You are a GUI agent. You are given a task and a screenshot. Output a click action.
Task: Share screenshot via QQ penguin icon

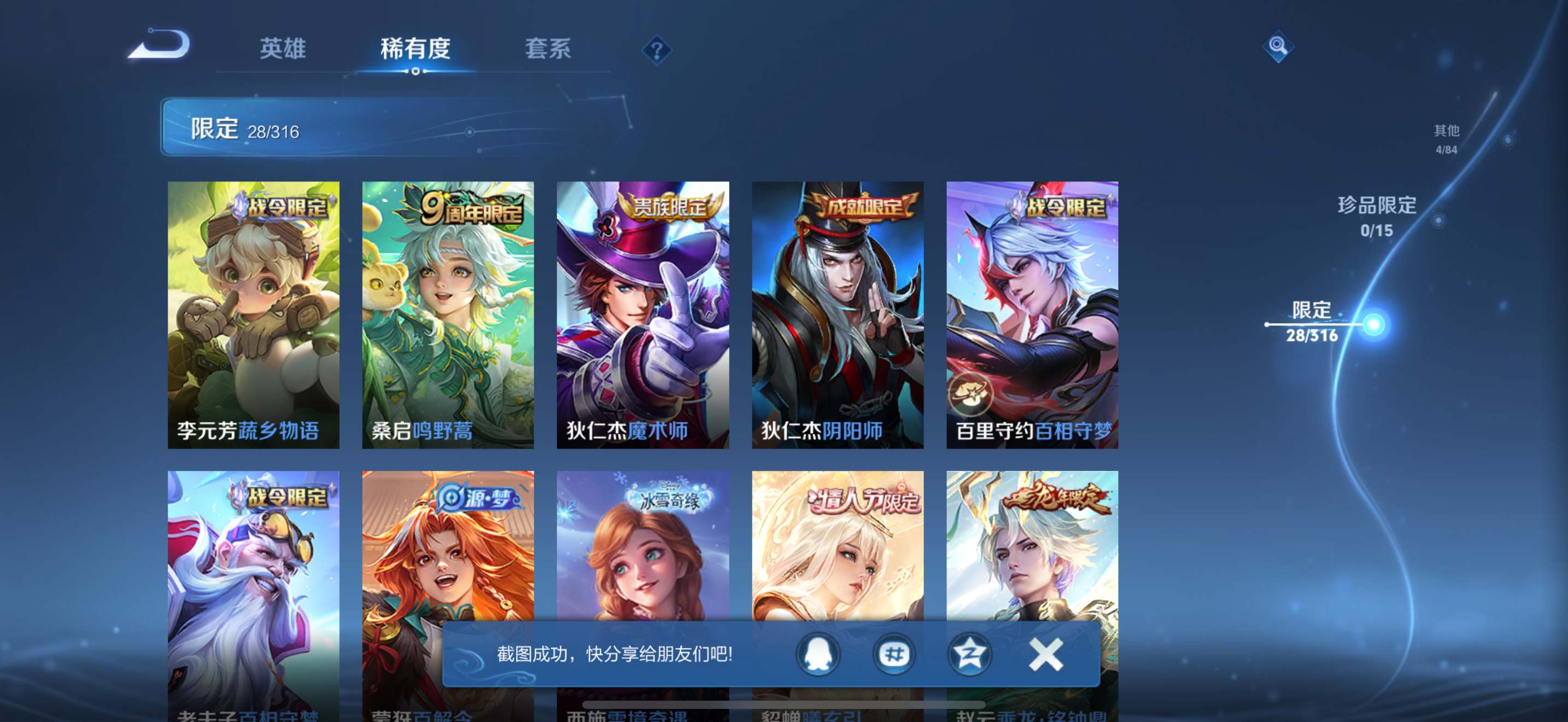[x=818, y=654]
